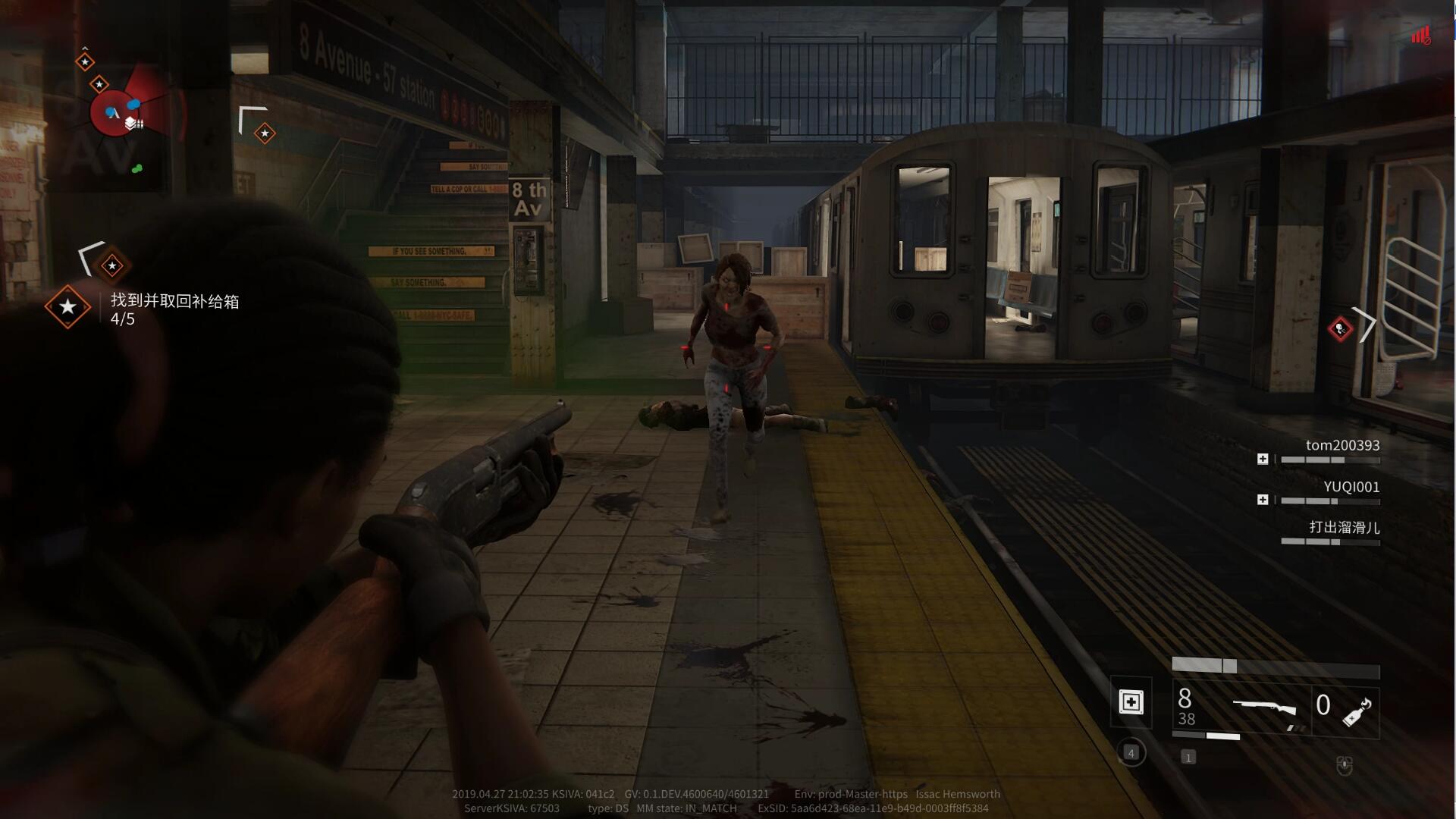Select teammate 打出溜滑儿 in squad list
The height and width of the screenshot is (819, 1456).
1344,527
